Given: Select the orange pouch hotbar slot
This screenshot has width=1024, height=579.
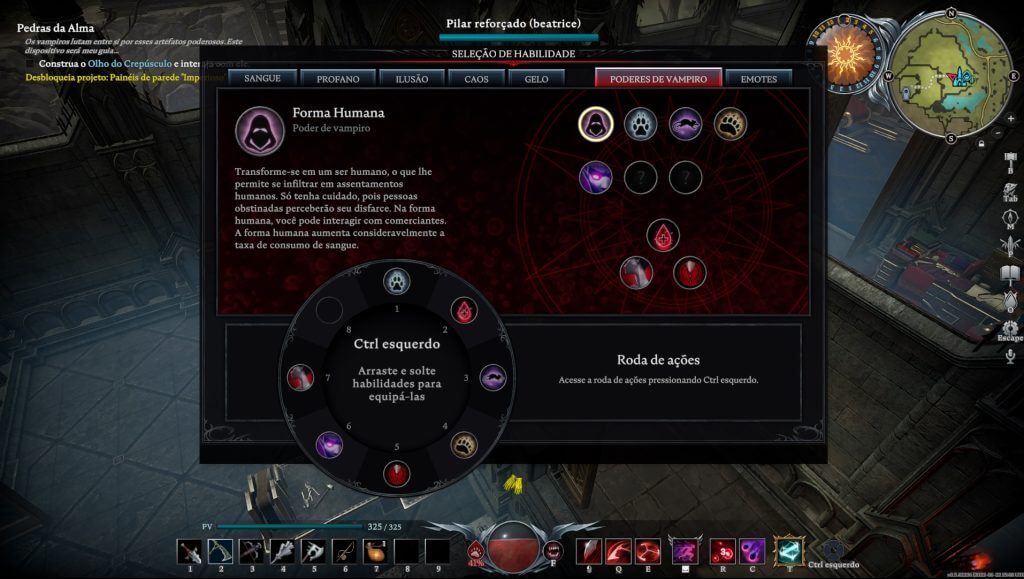Looking at the screenshot, I should point(374,551).
